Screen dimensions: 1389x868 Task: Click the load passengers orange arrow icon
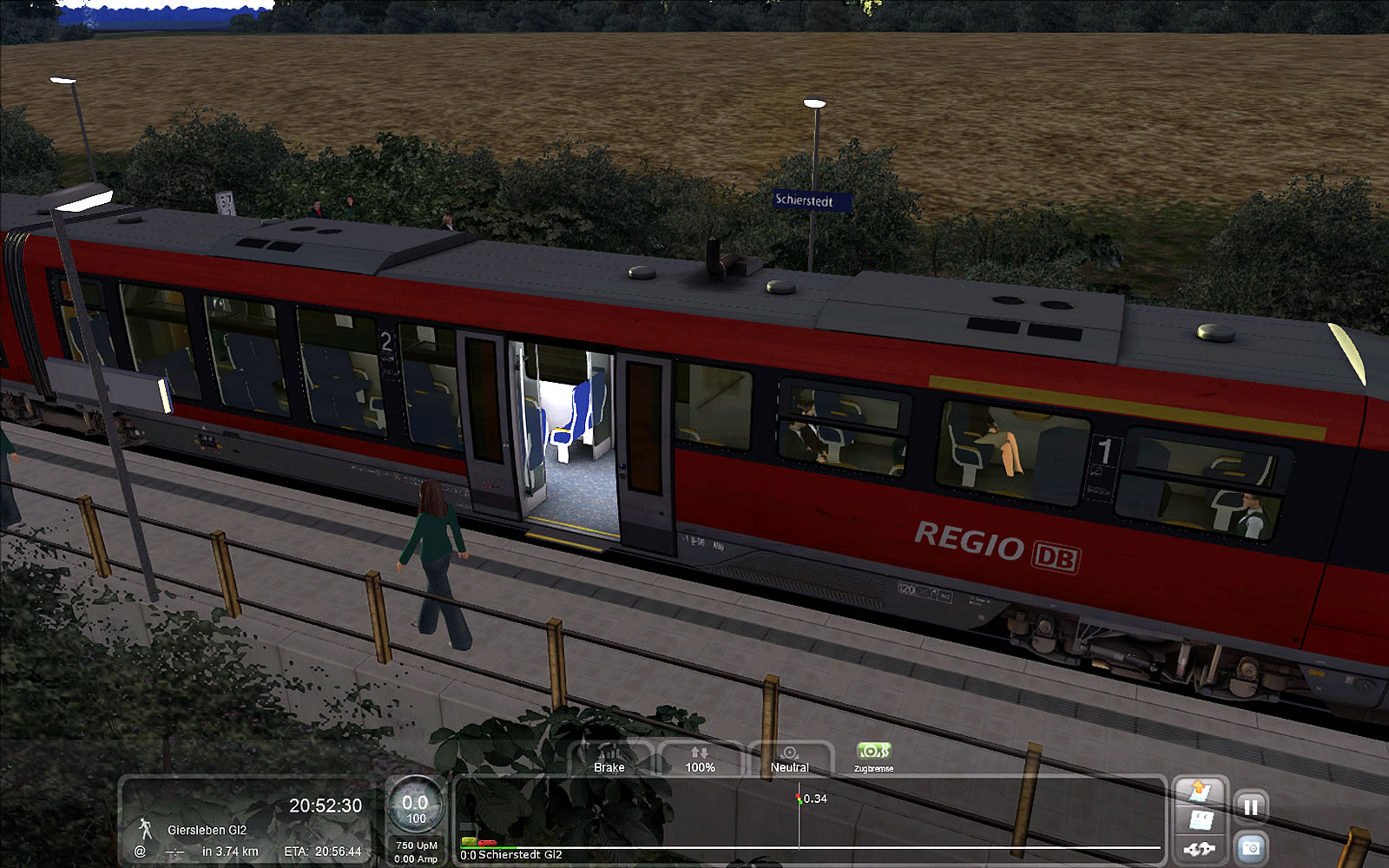tap(1200, 791)
